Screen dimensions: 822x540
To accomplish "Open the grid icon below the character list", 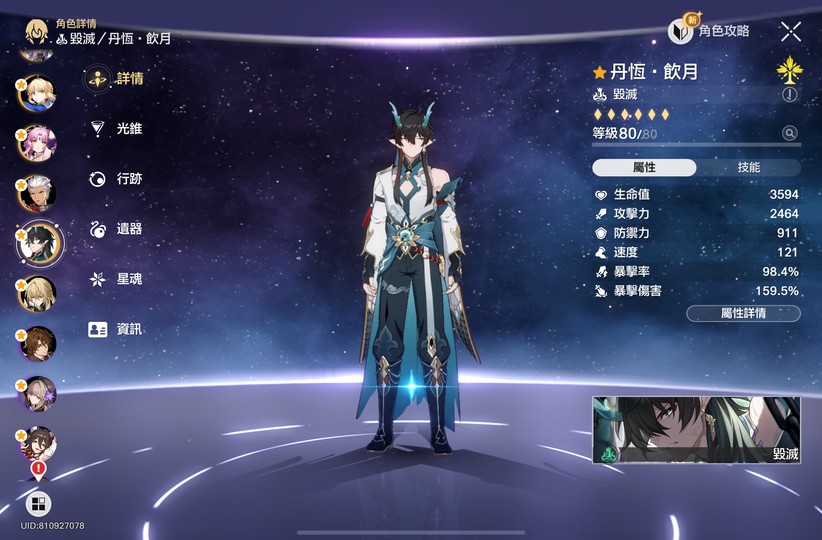I will (x=38, y=504).
